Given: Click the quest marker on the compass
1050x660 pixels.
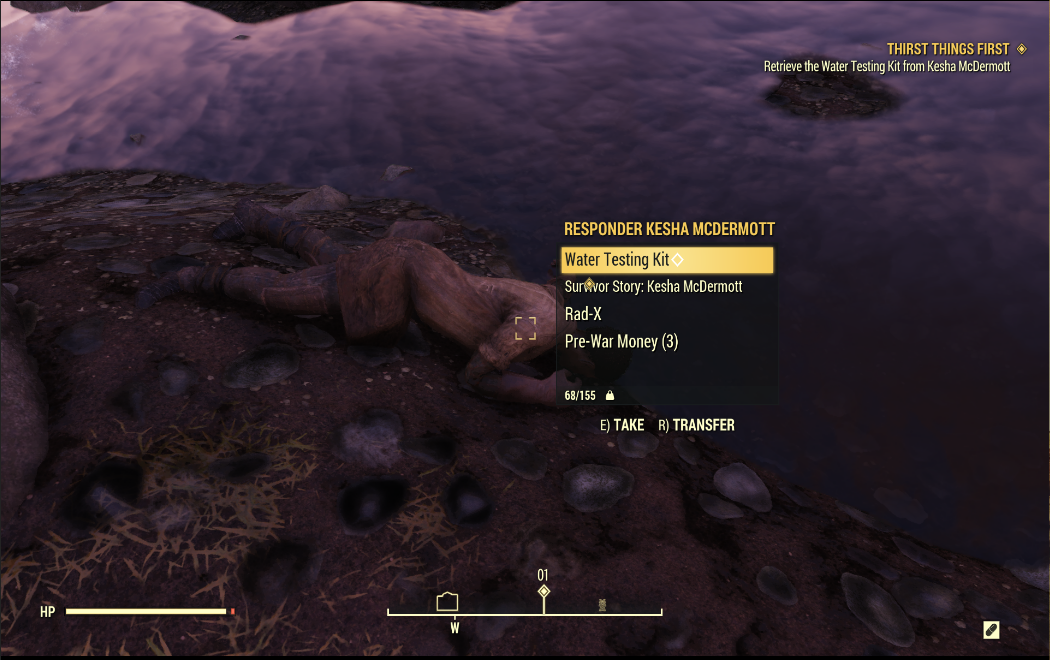Looking at the screenshot, I should tap(544, 592).
